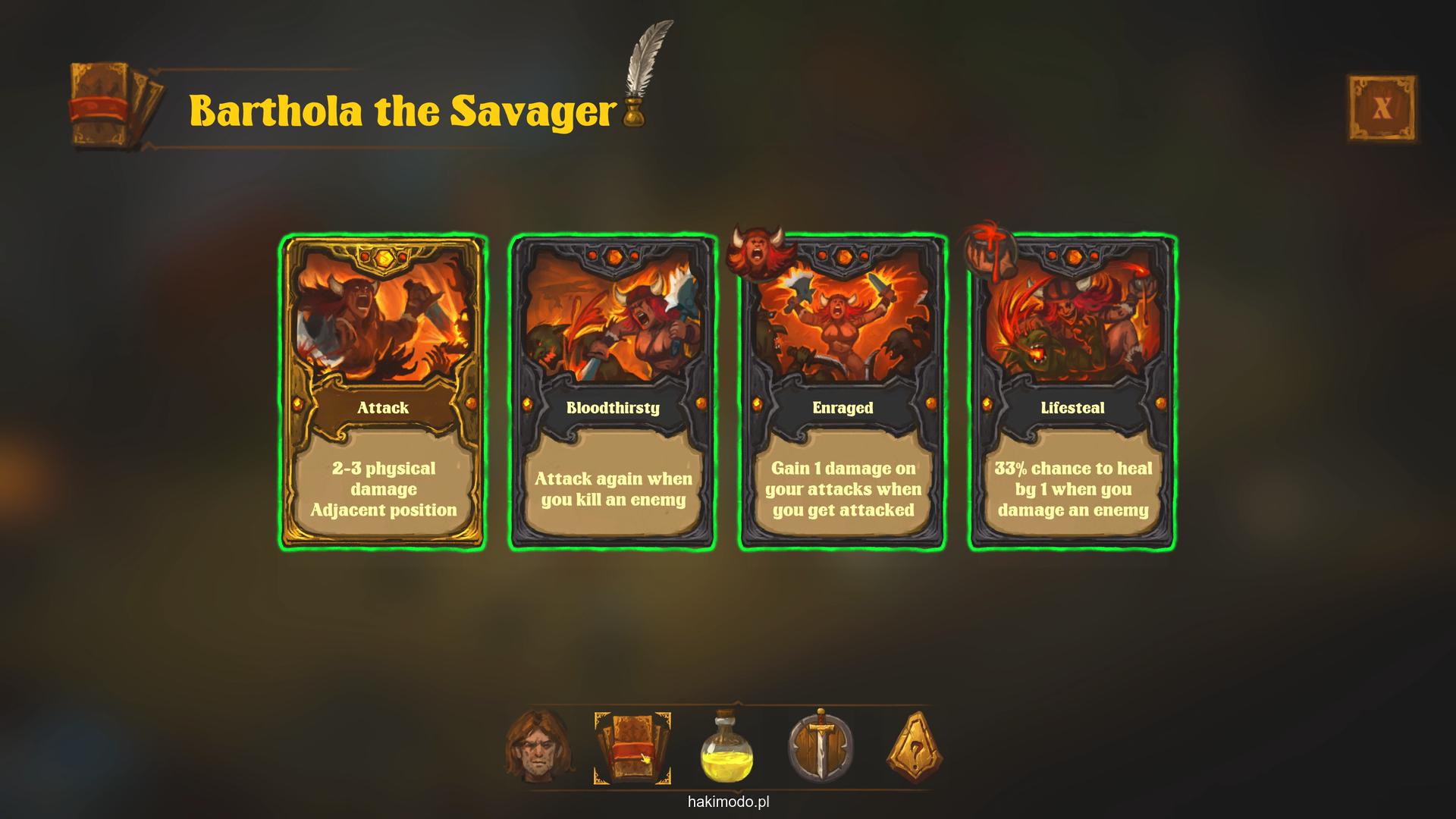This screenshot has height=819, width=1456.
Task: Click the card deck icon beside the hero name
Action: 115,105
